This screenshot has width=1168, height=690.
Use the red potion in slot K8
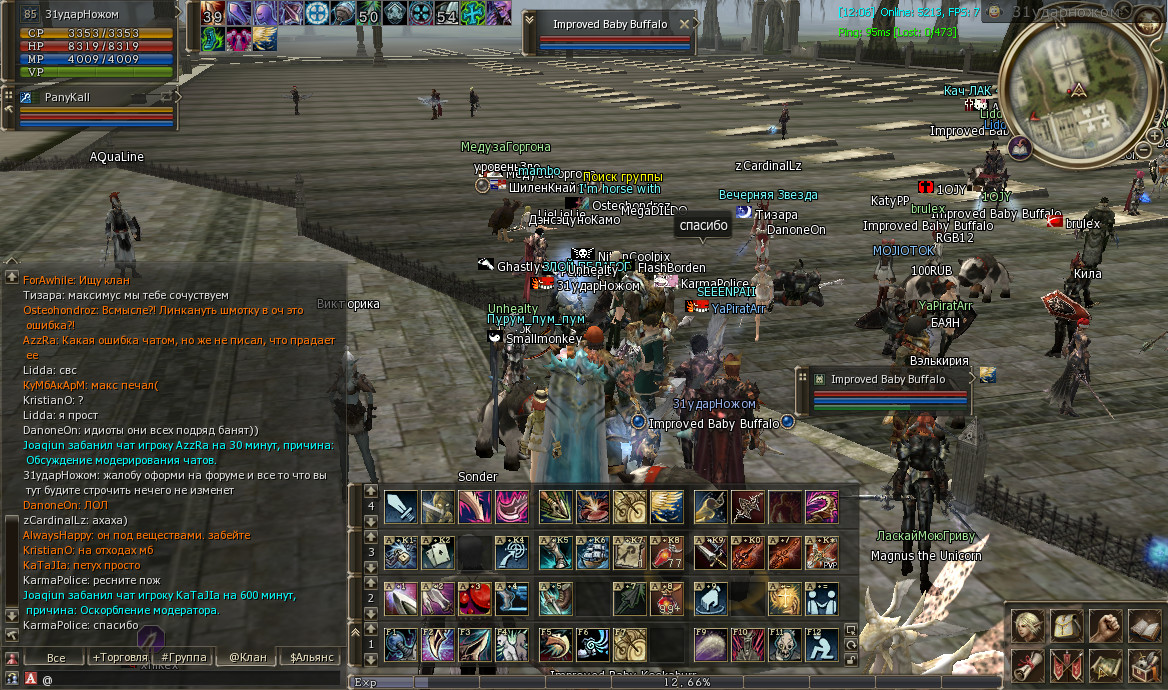[x=667, y=553]
